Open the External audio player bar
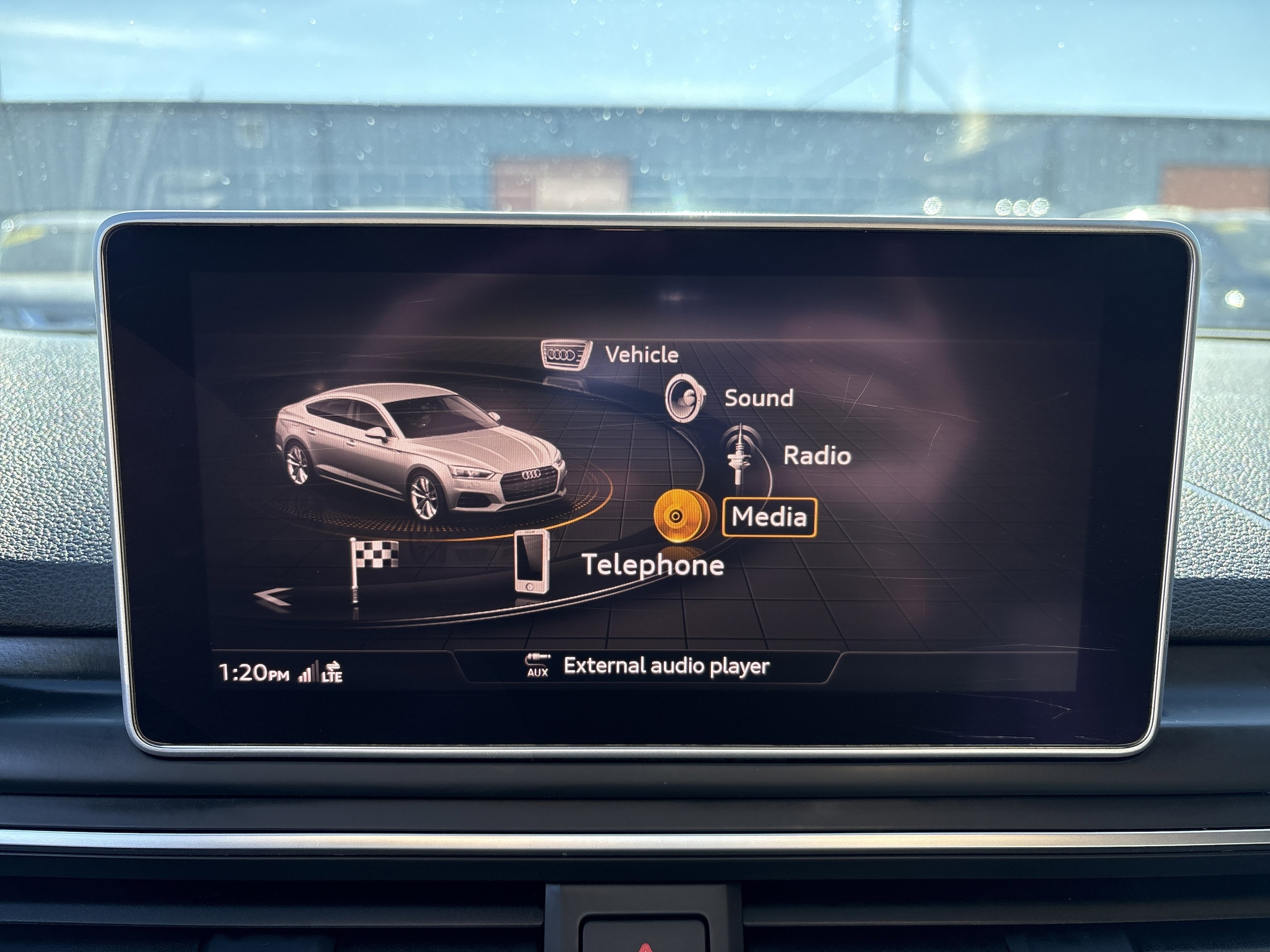 coord(648,666)
